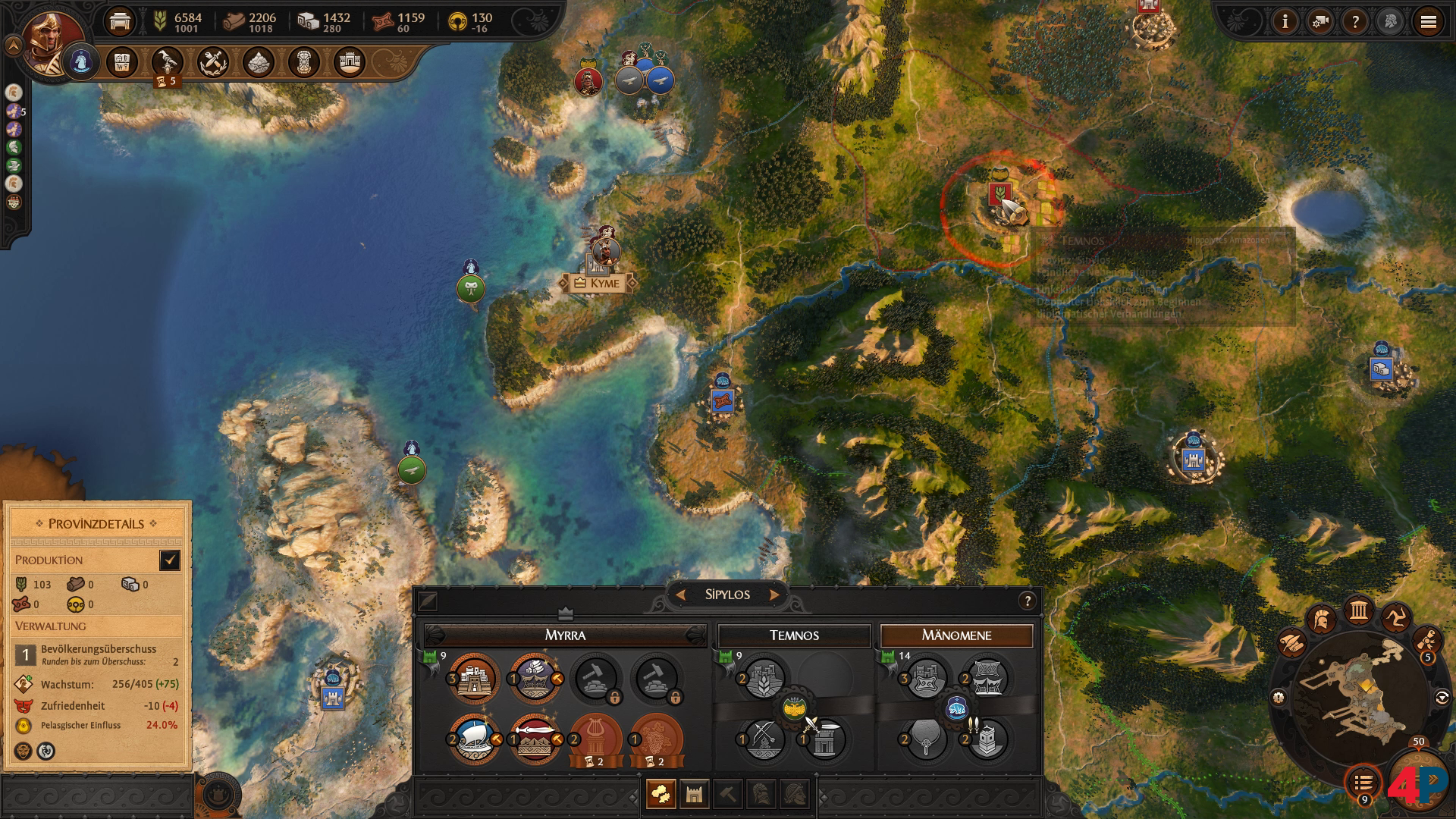
Task: Open the crossed hammer and sword icon
Action: [213, 62]
